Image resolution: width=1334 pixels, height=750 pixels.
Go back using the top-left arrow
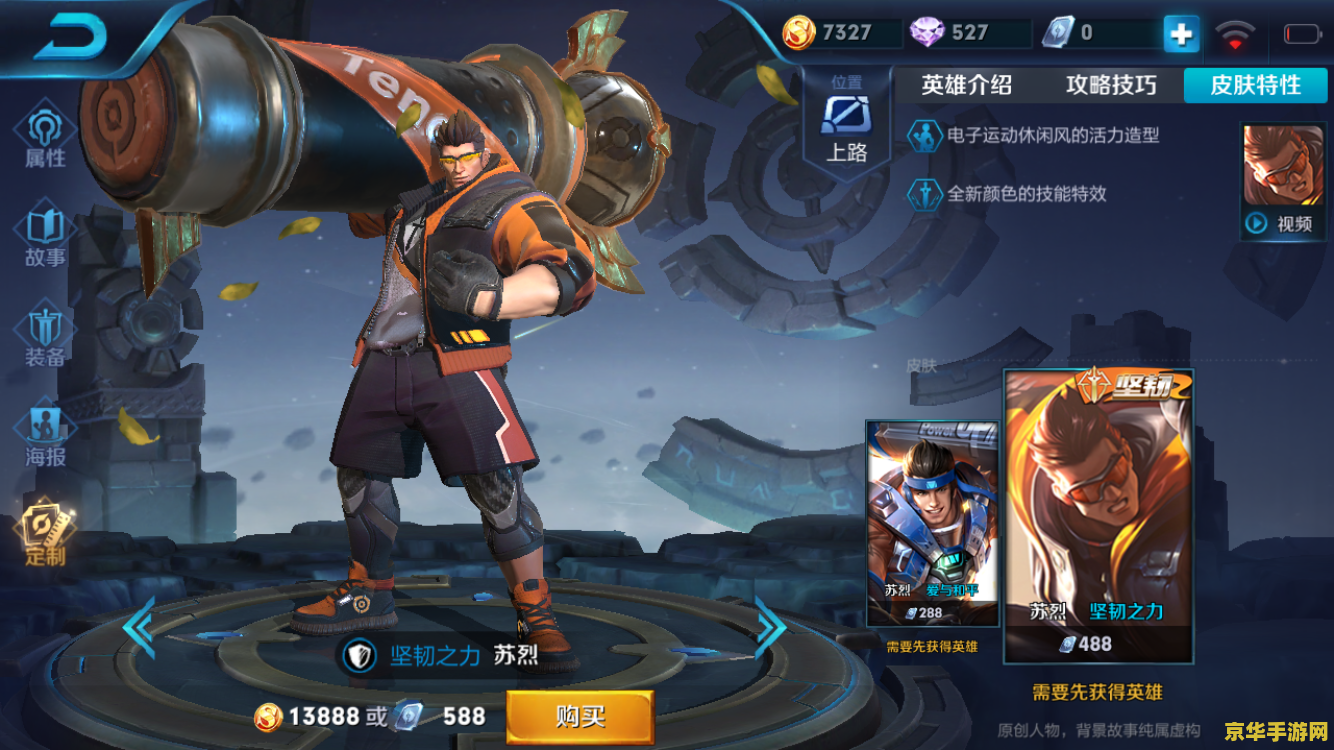[x=70, y=38]
